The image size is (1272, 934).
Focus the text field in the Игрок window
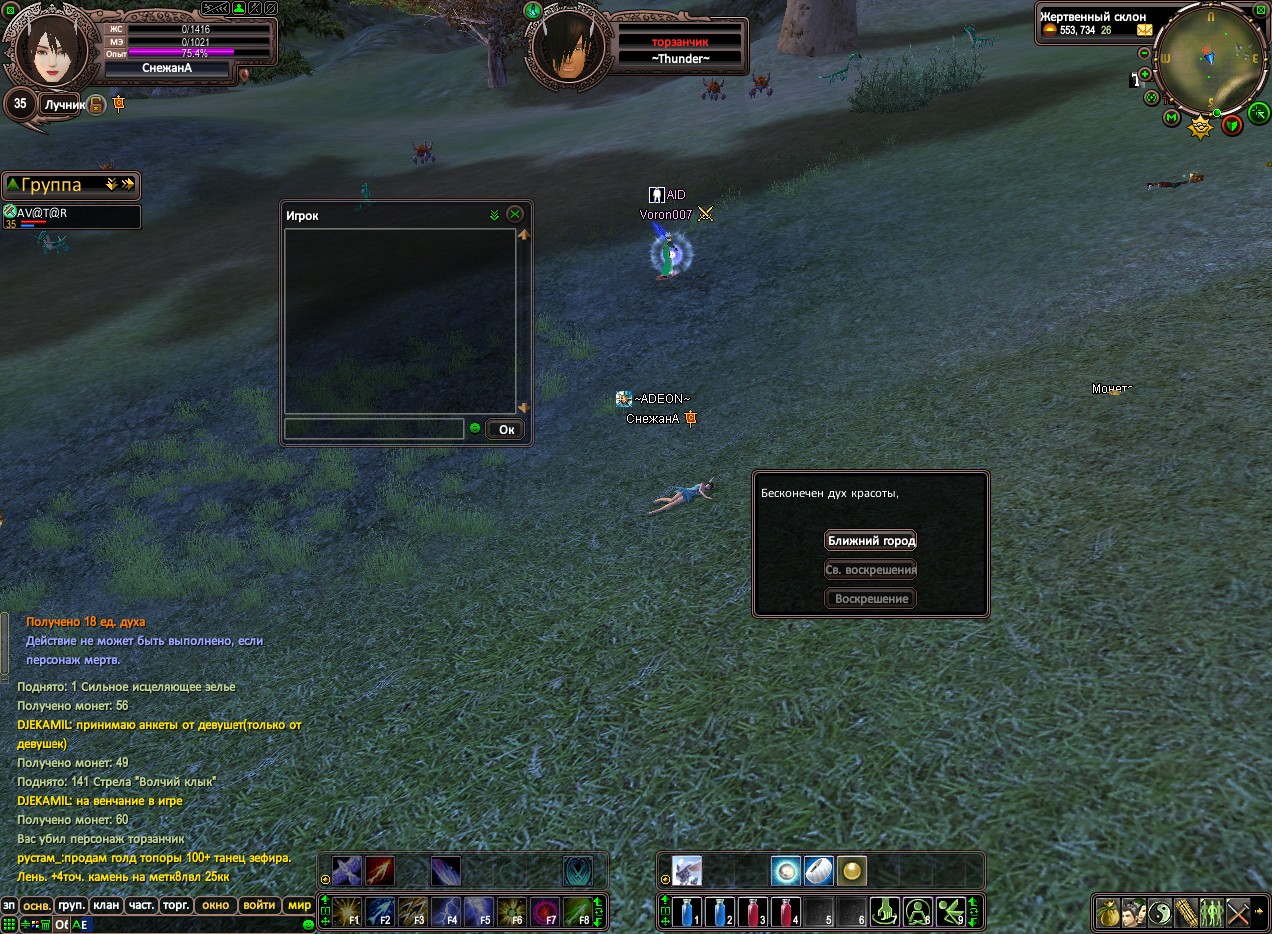[373, 429]
